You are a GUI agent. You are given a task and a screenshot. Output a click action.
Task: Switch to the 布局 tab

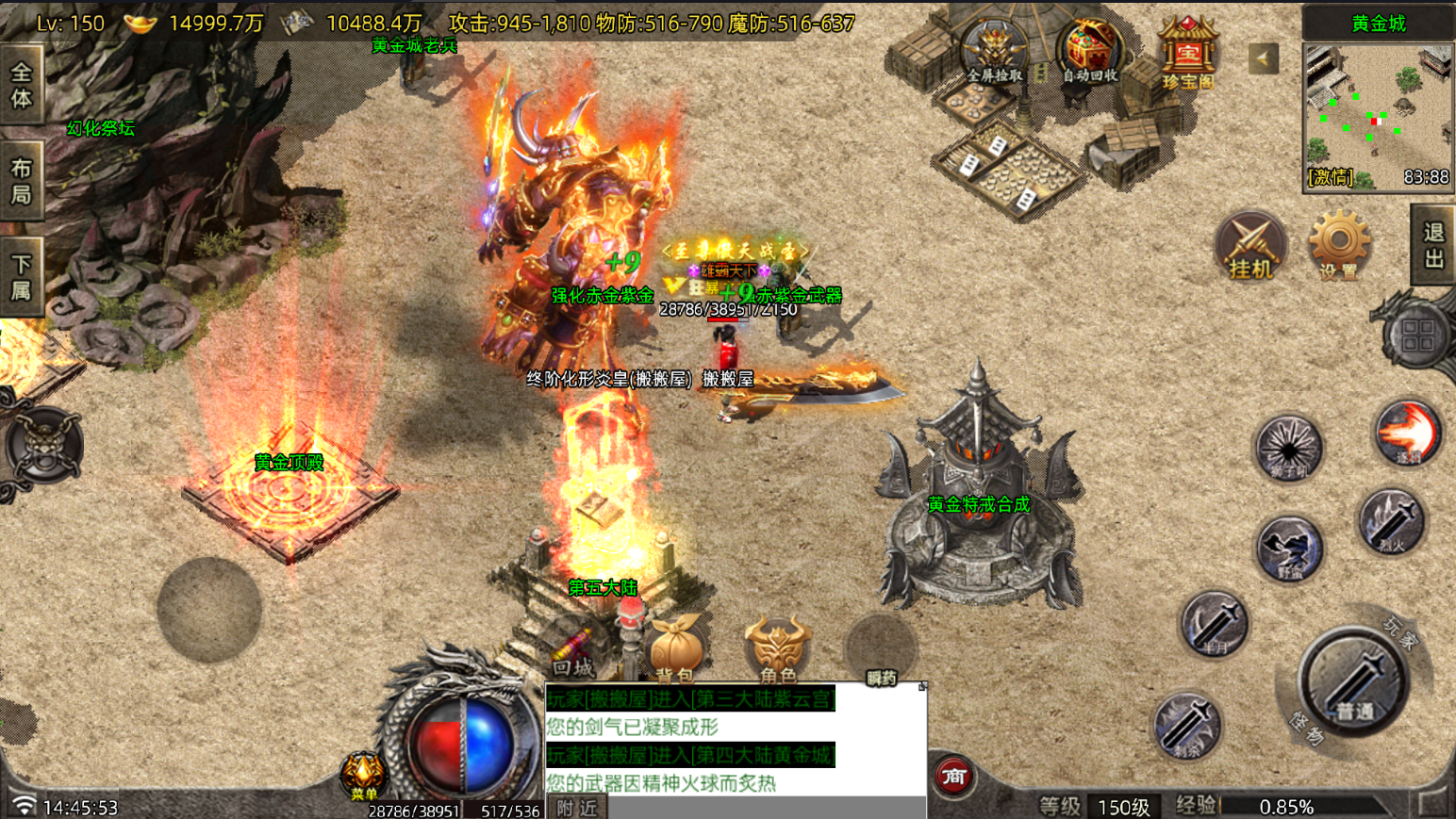[21, 181]
